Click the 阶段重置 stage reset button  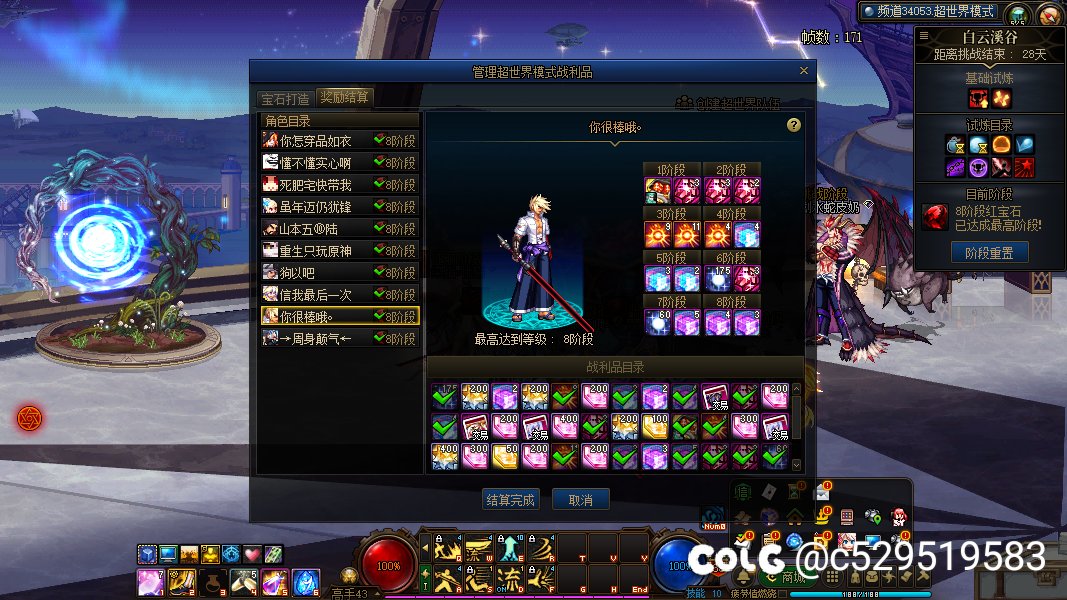coord(988,253)
